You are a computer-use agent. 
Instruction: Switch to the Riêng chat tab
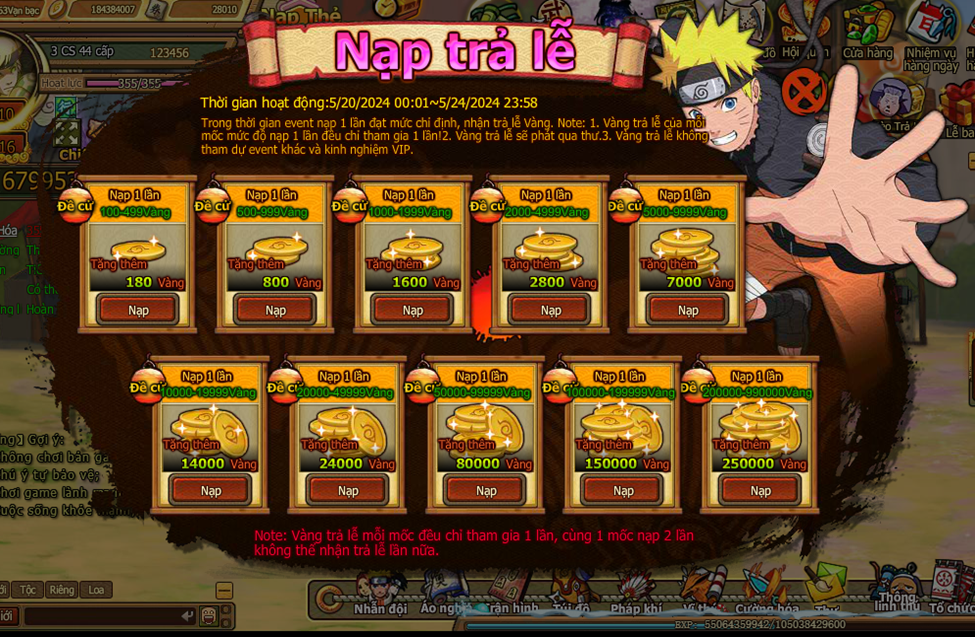click(60, 590)
